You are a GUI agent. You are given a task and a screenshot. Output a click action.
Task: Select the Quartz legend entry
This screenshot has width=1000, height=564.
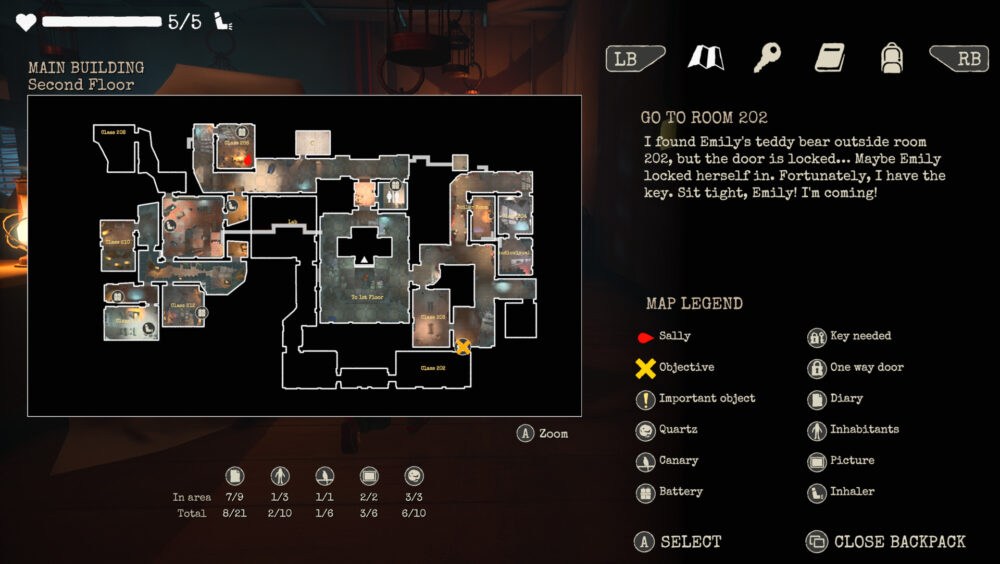pyautogui.click(x=677, y=429)
